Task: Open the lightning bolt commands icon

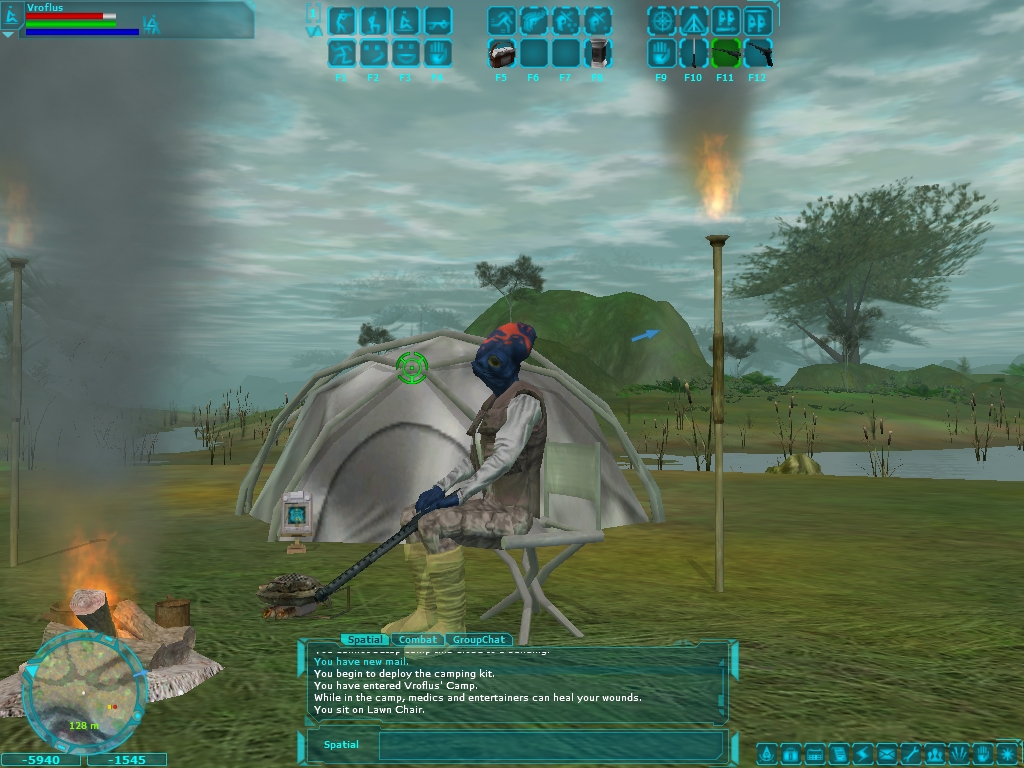Action: 862,753
